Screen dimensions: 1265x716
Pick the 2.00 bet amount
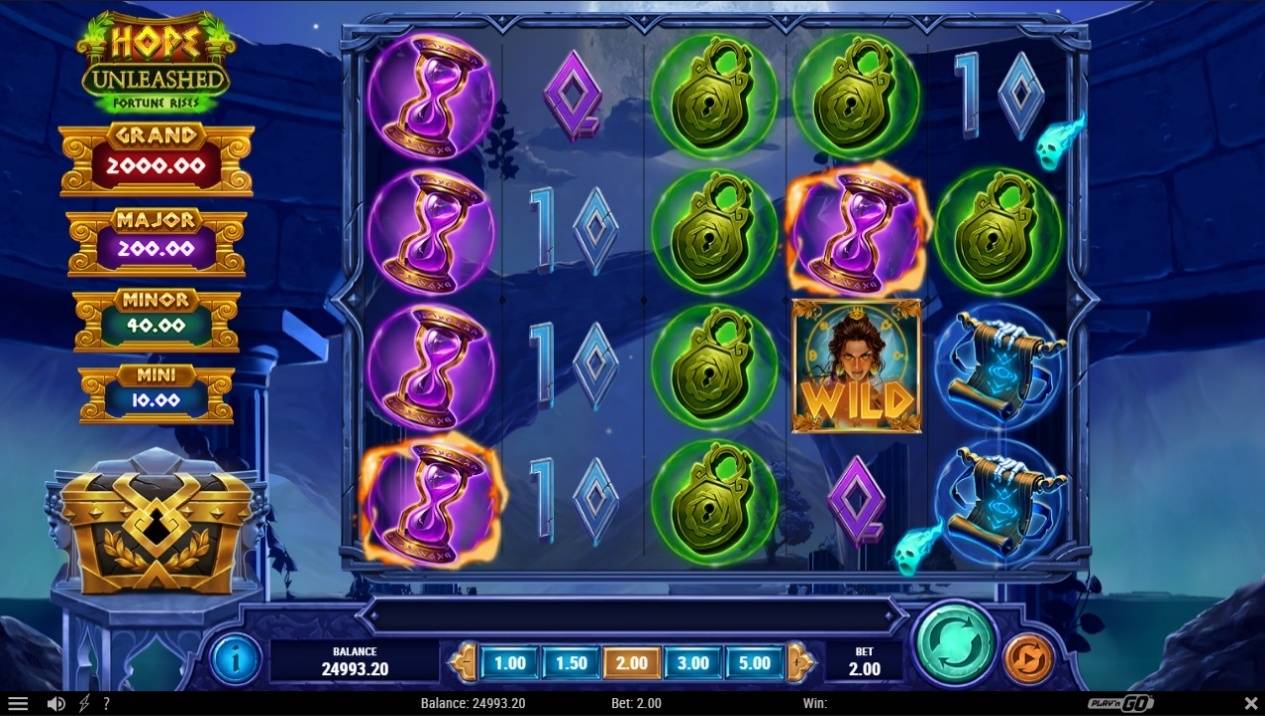click(632, 662)
